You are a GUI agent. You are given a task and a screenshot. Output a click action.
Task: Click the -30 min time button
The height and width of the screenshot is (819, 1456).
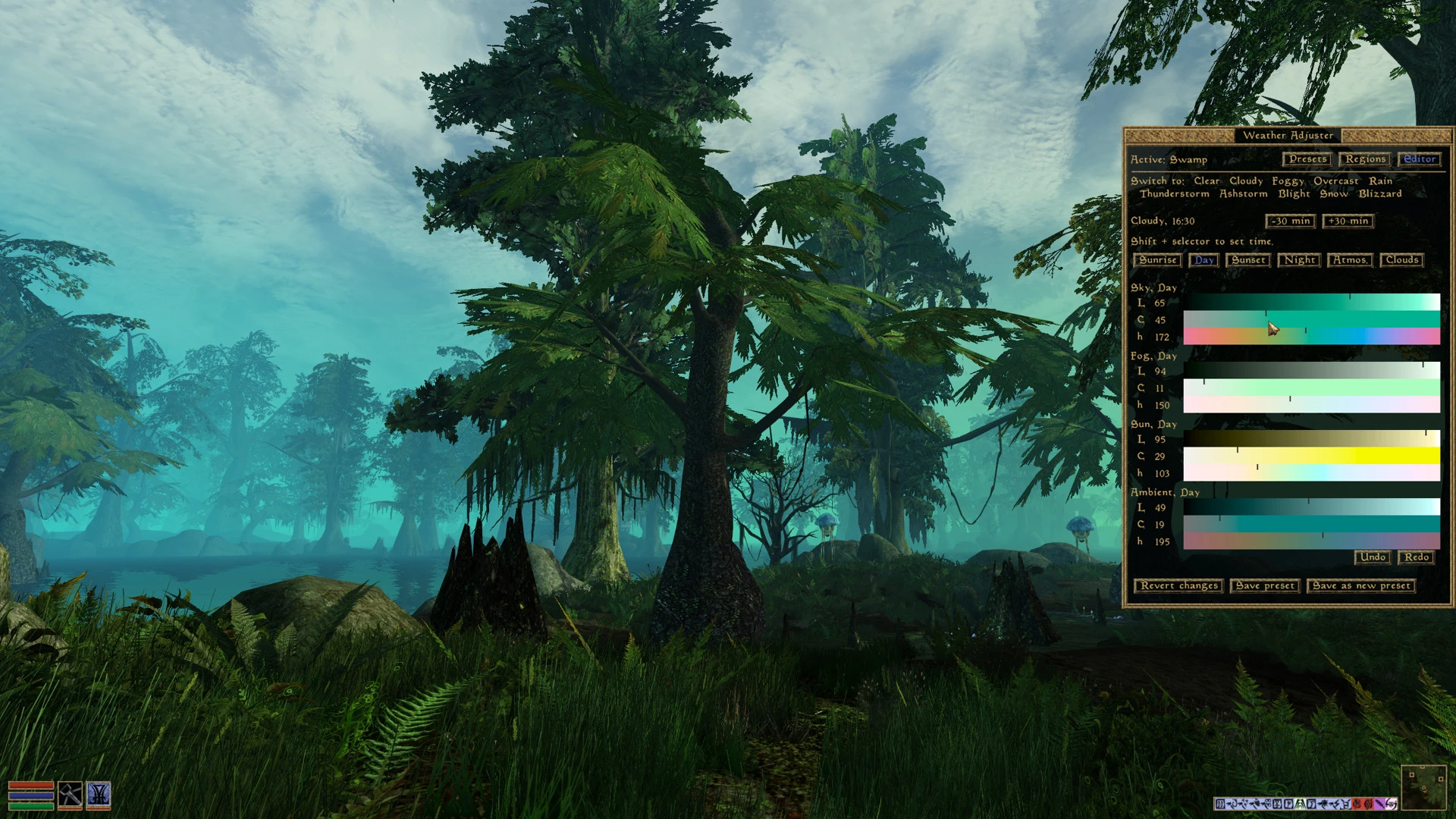click(x=1290, y=221)
